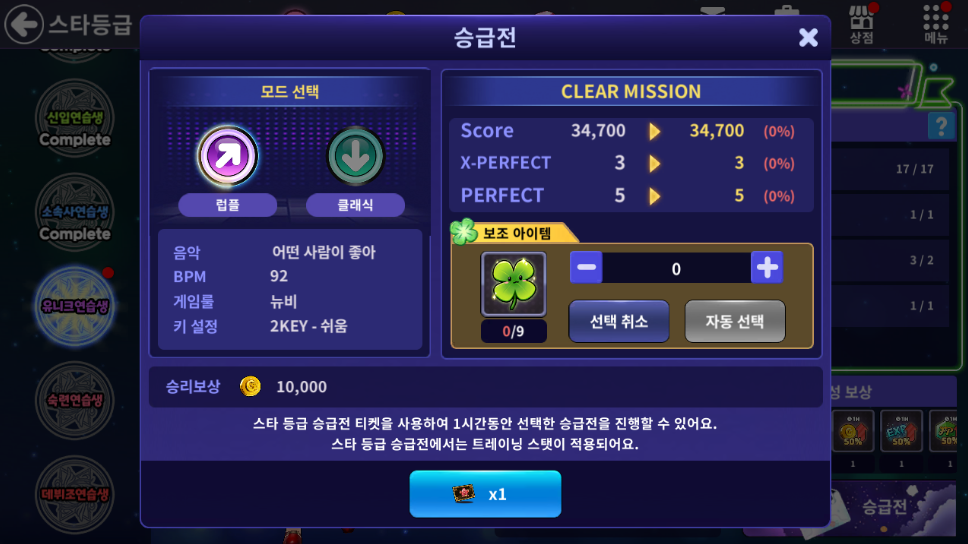
Task: Click the 자동 선택 button
Action: tap(735, 321)
